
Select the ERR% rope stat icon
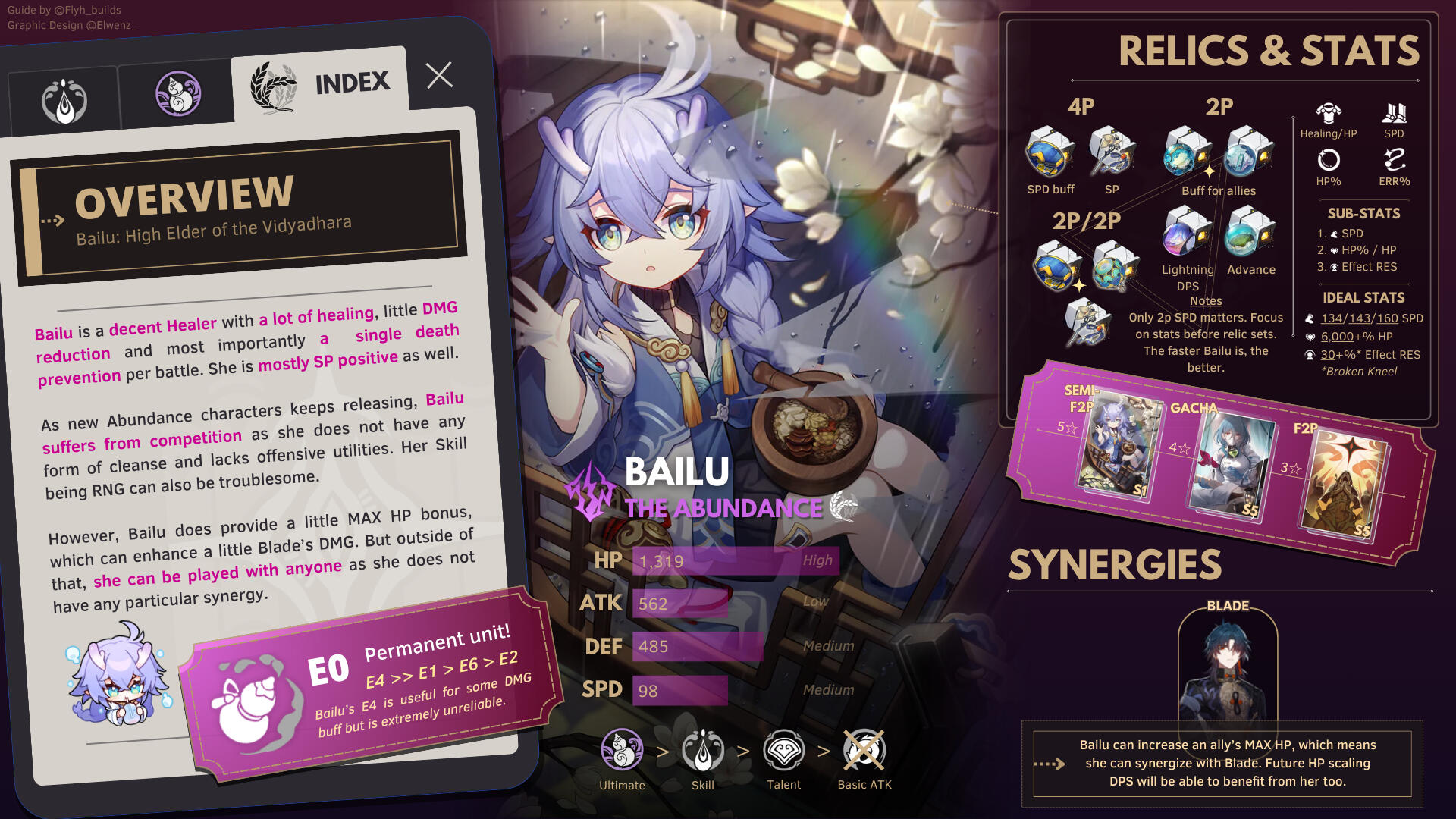pyautogui.click(x=1395, y=161)
